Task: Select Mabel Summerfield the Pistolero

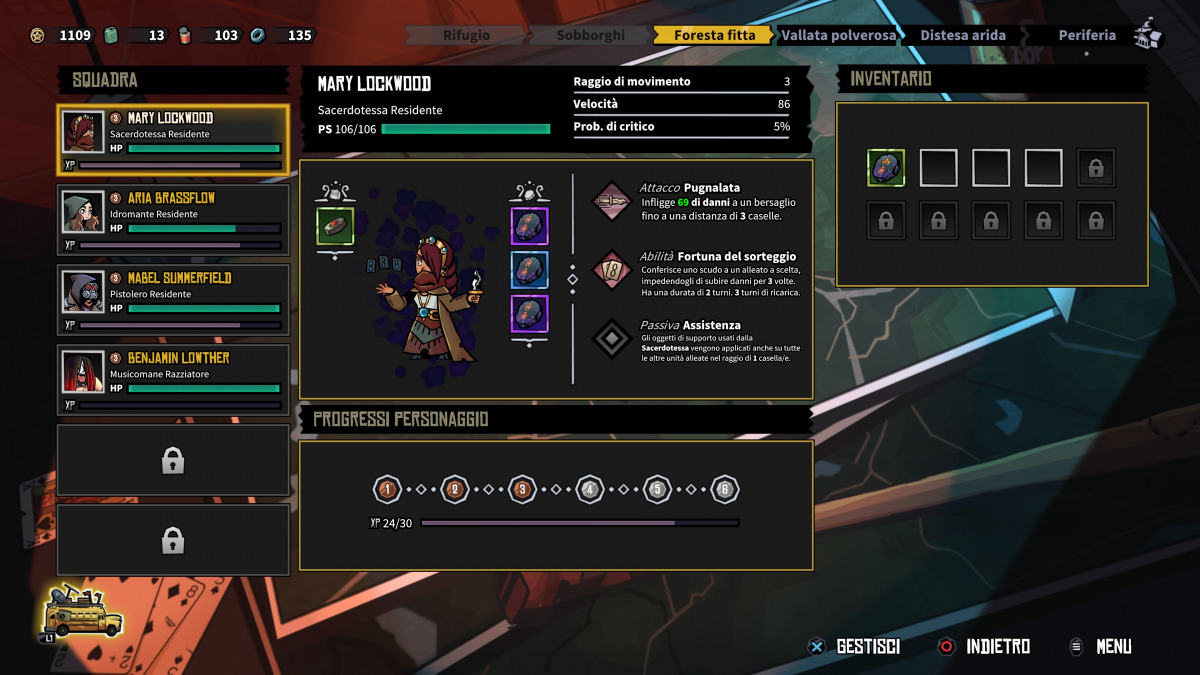Action: (173, 300)
